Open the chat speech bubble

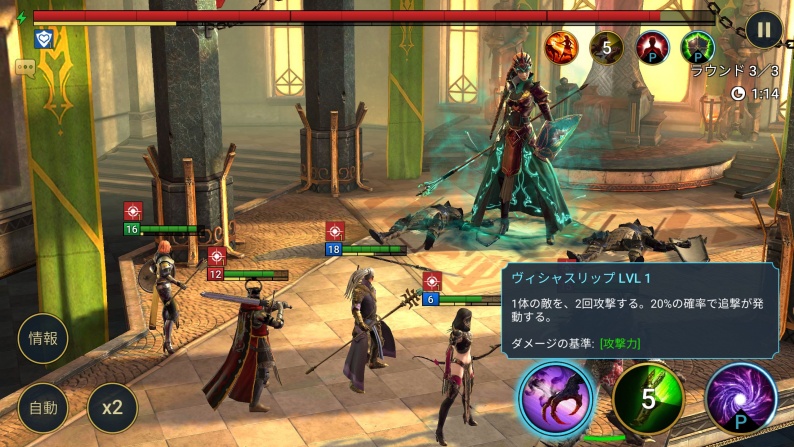point(25,67)
